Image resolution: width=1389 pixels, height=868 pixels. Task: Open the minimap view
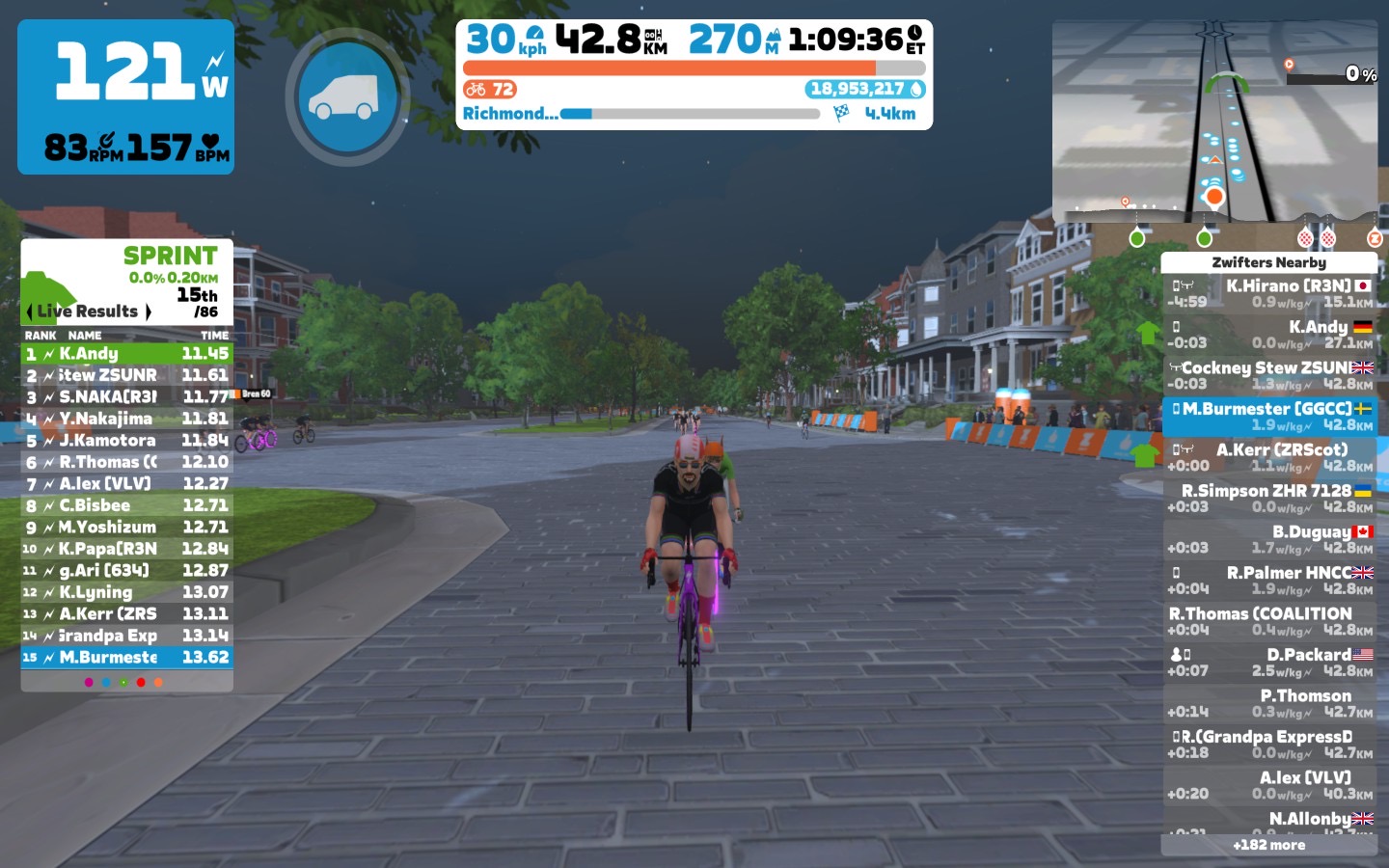pyautogui.click(x=1215, y=121)
